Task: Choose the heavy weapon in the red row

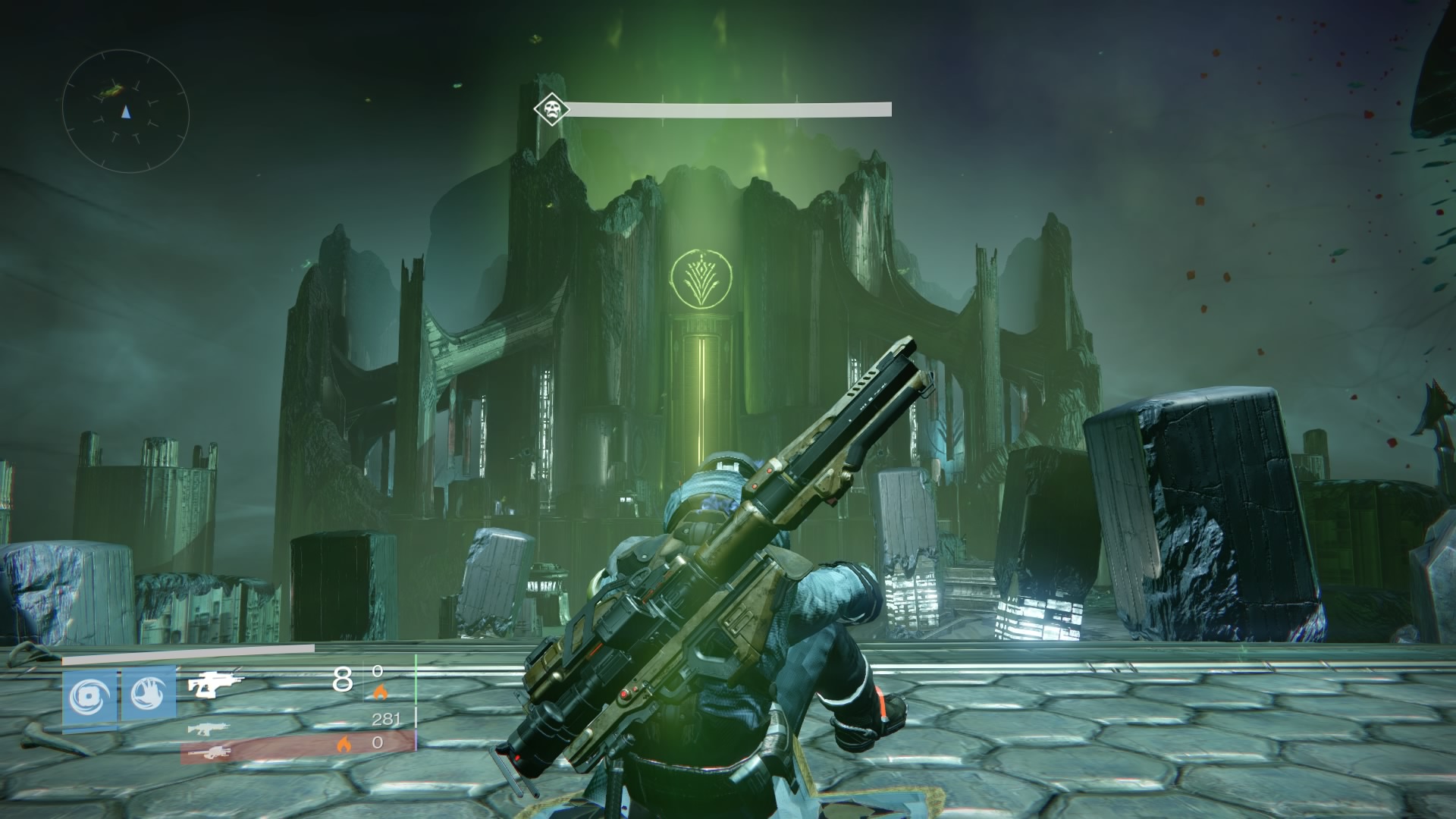Action: pos(208,752)
